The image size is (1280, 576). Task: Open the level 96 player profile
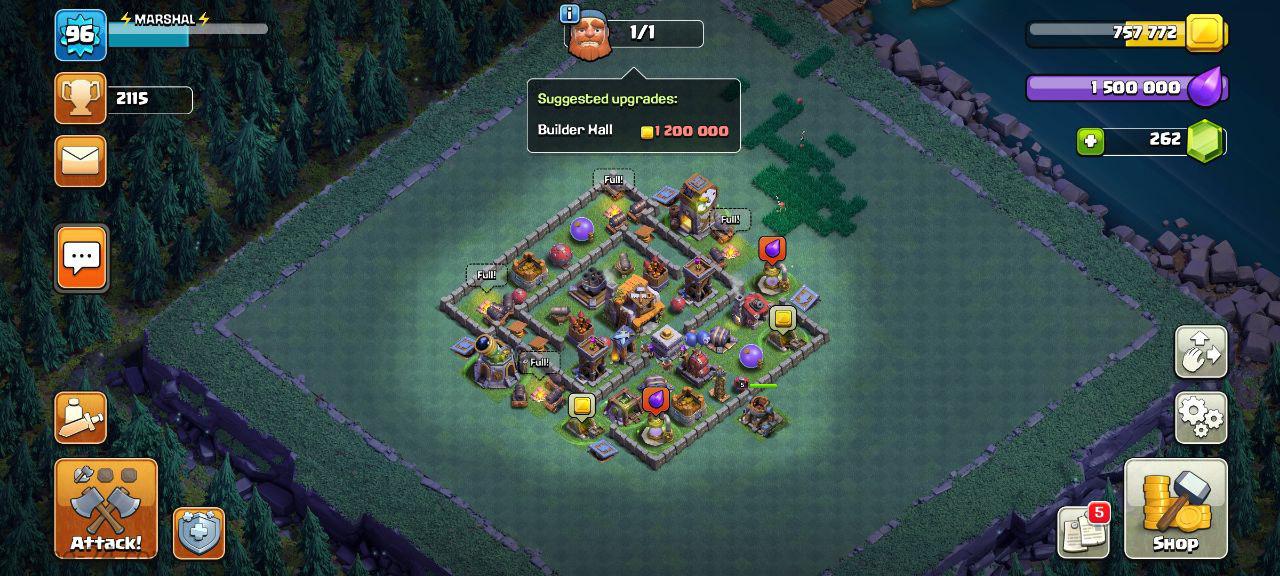point(80,35)
